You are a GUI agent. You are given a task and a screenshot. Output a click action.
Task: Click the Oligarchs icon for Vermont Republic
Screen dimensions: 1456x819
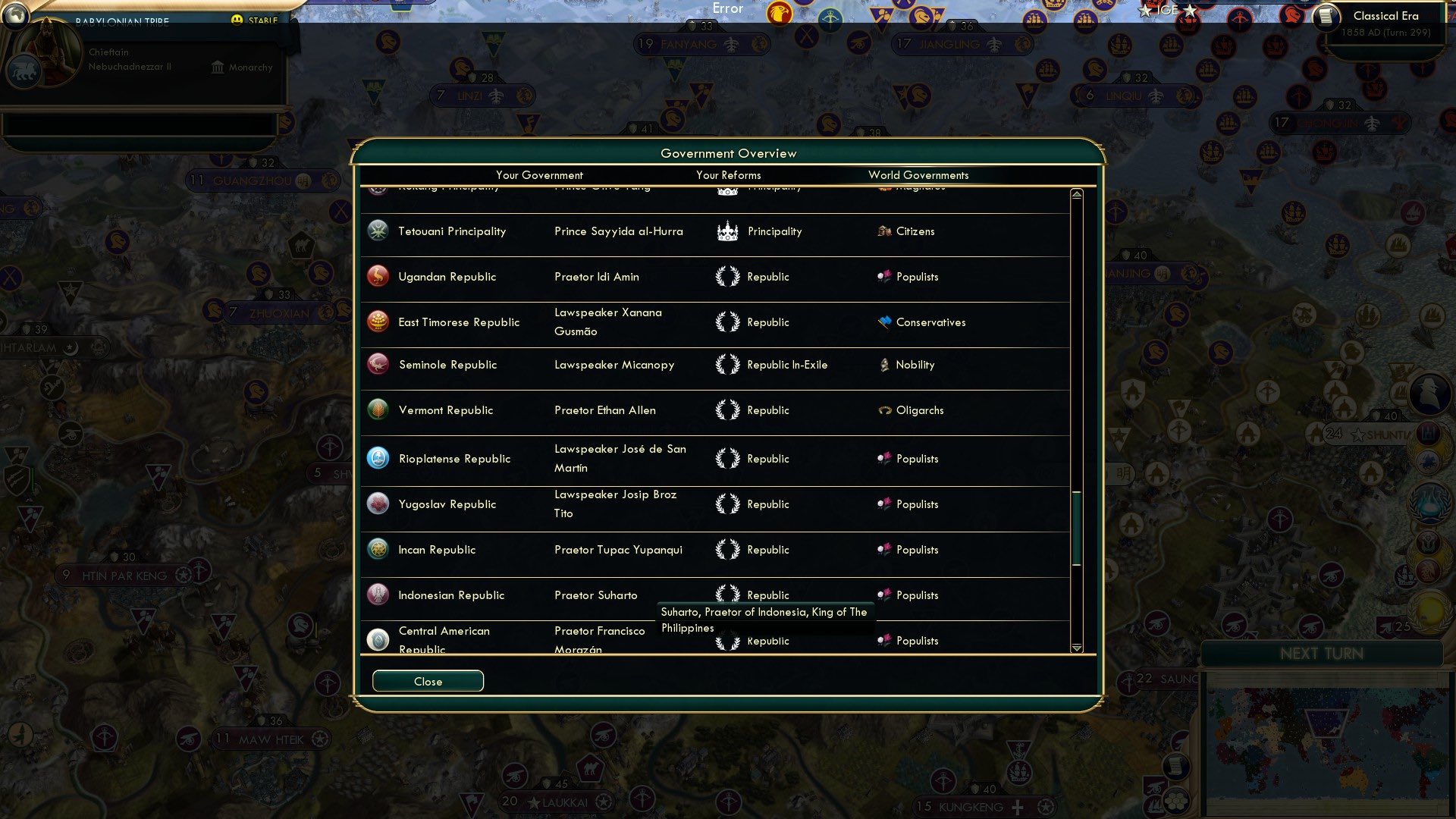(x=885, y=410)
